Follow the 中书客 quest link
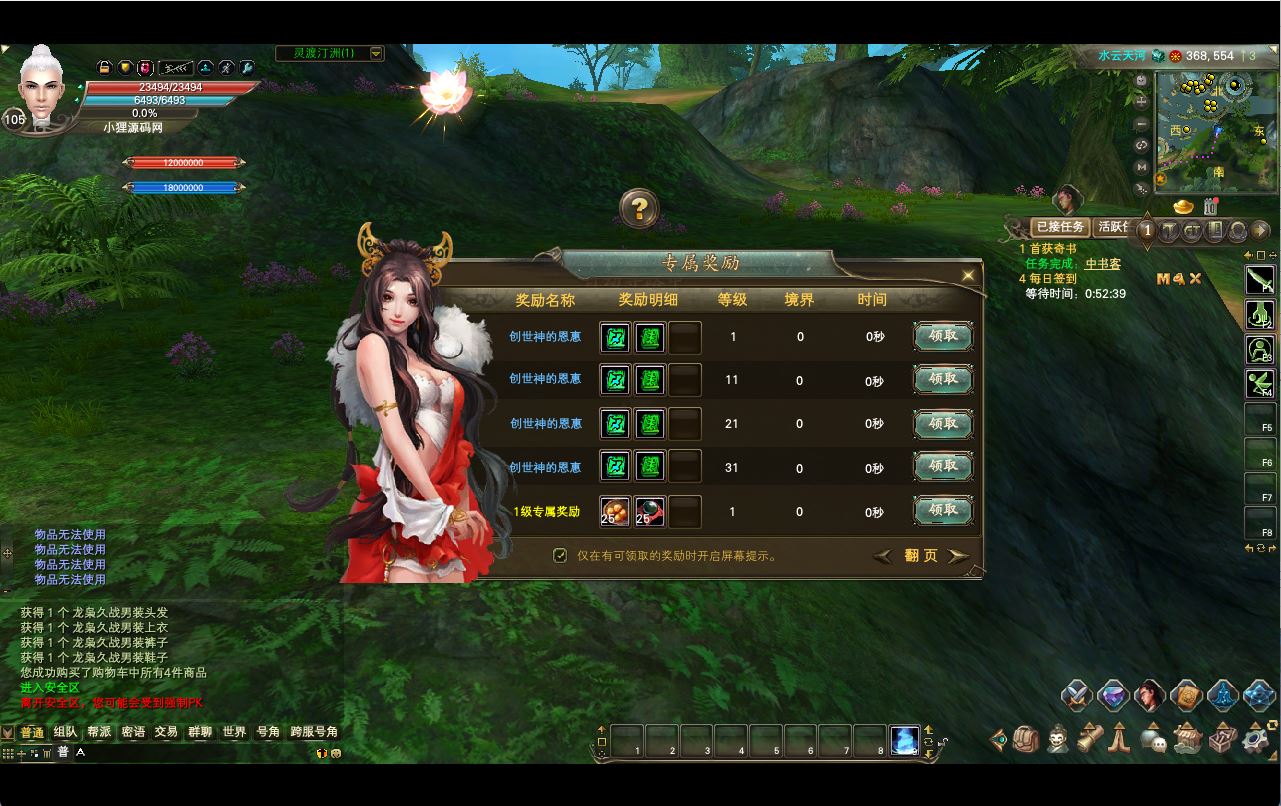This screenshot has width=1281, height=806. tap(1102, 264)
